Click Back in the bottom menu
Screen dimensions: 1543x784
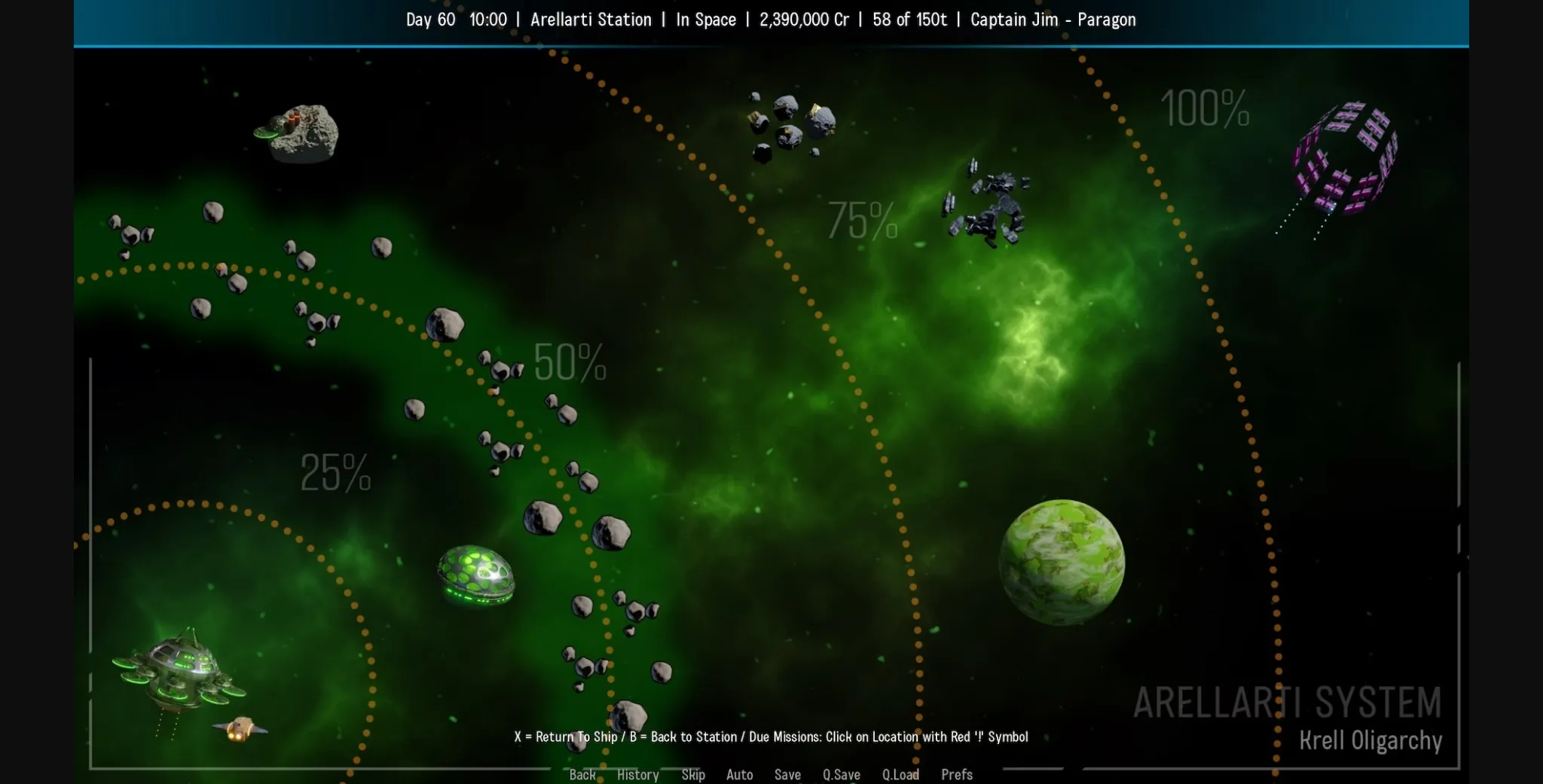[582, 774]
